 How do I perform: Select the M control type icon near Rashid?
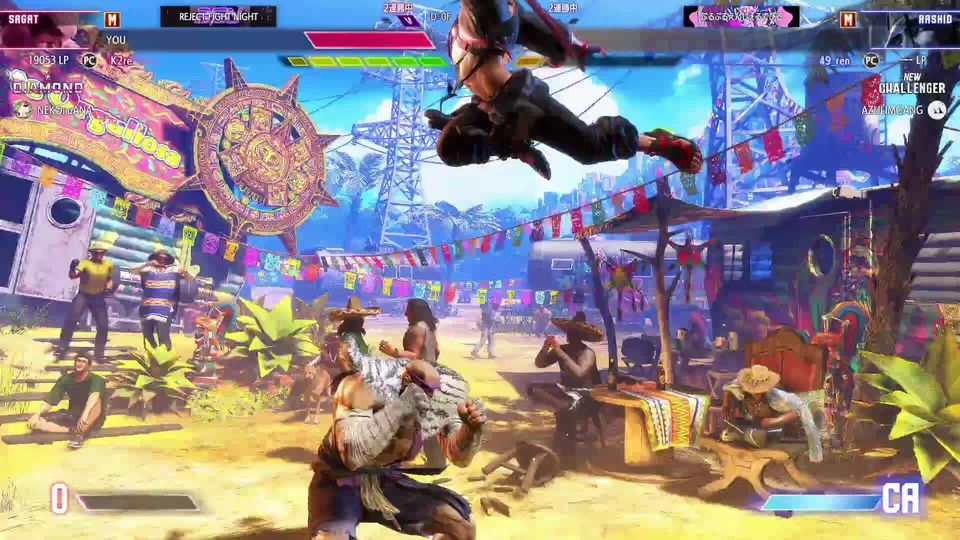848,19
